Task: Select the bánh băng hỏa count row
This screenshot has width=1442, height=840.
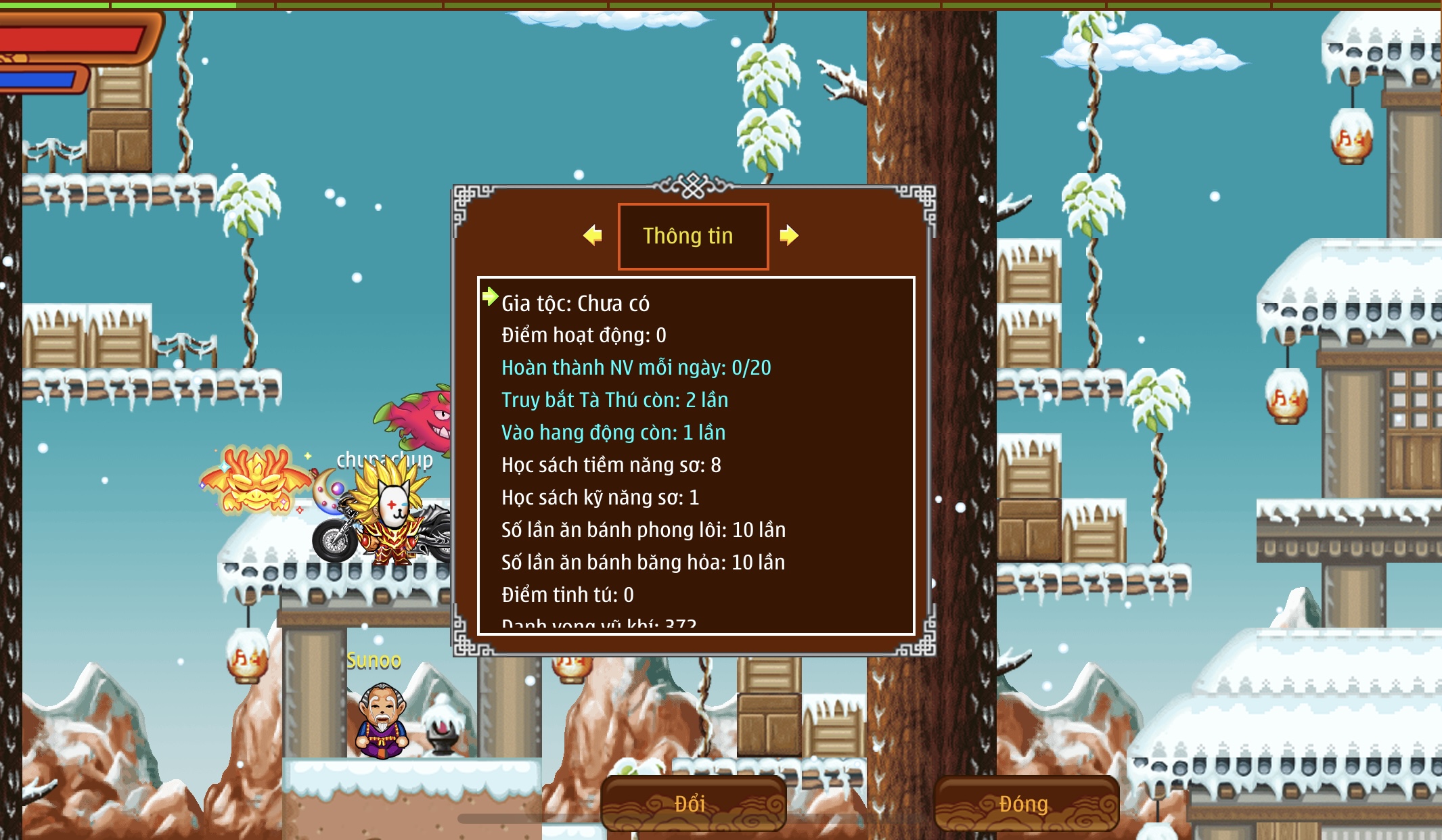Action: [643, 563]
